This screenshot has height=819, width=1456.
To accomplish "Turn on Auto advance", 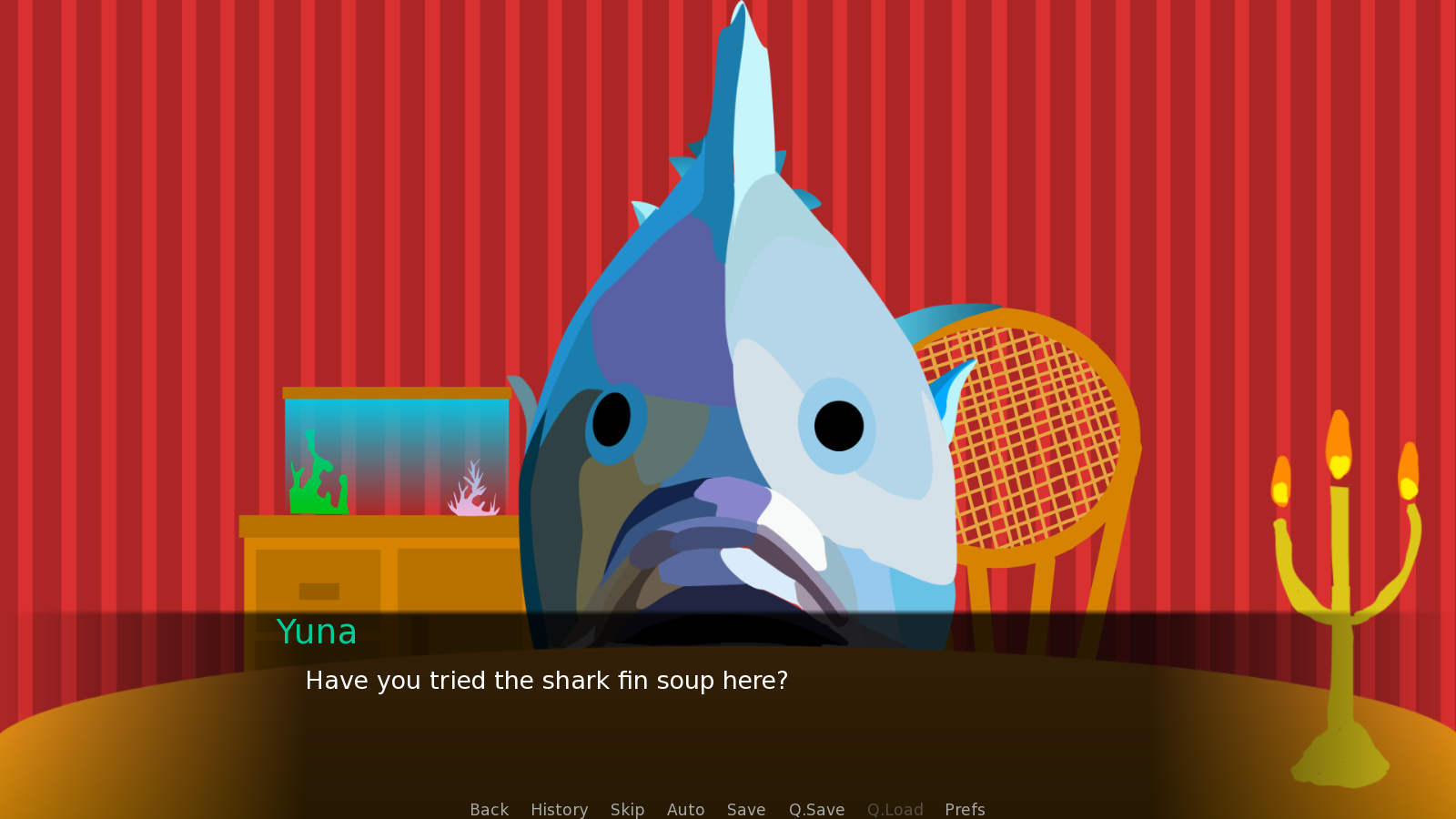I will pos(685,809).
